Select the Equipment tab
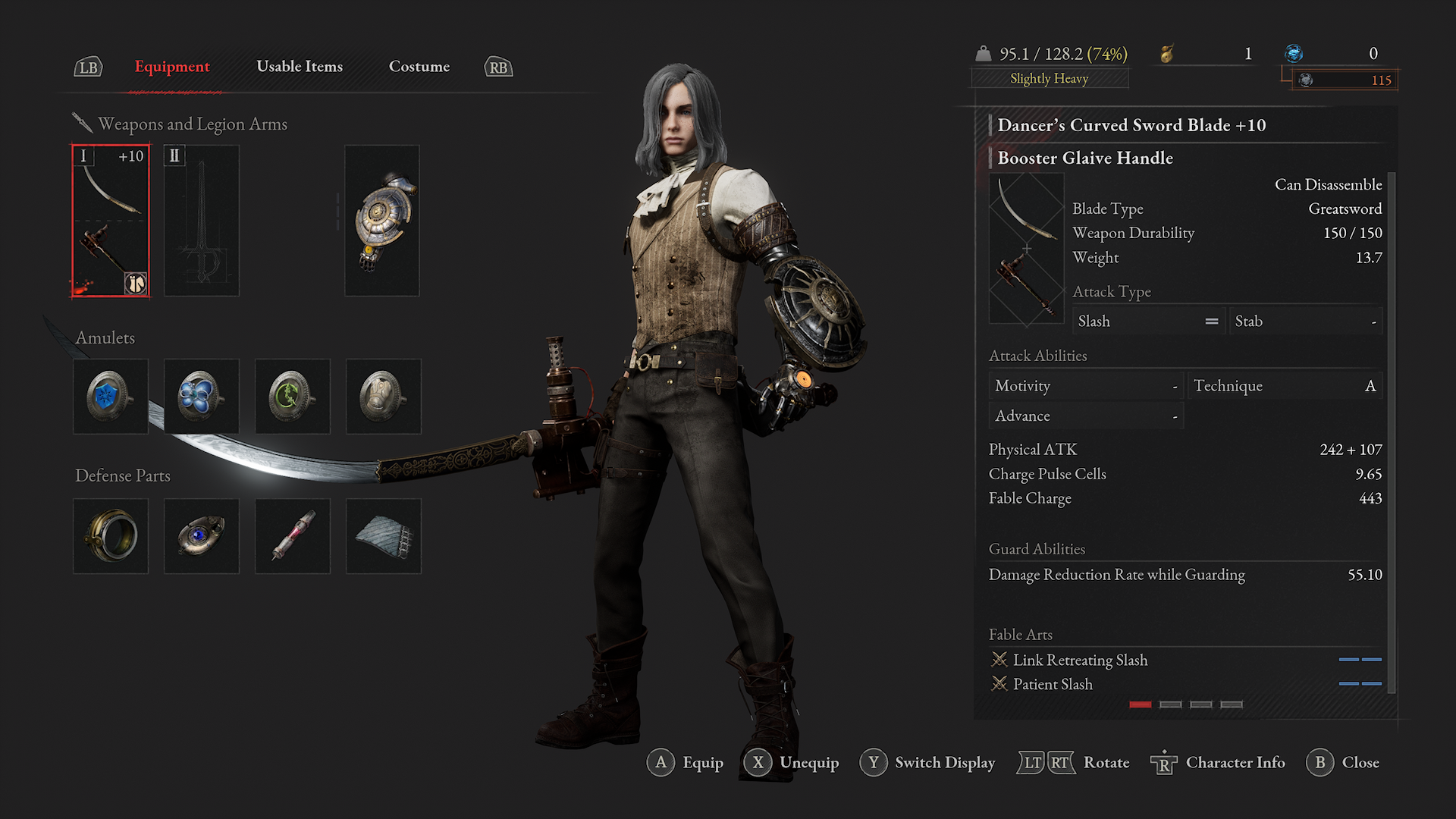The image size is (1456, 819). 172,67
